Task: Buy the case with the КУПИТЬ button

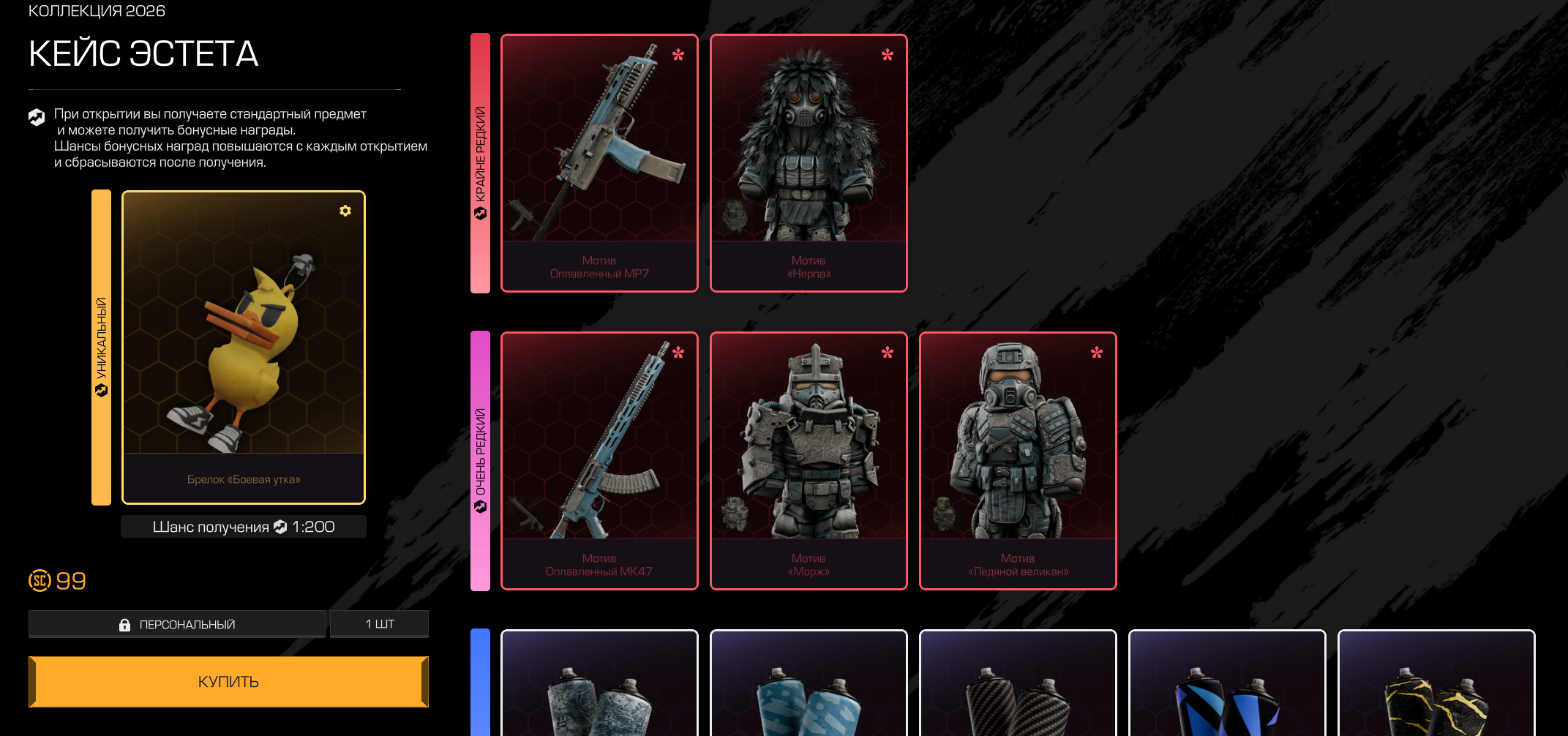Action: pyautogui.click(x=228, y=681)
